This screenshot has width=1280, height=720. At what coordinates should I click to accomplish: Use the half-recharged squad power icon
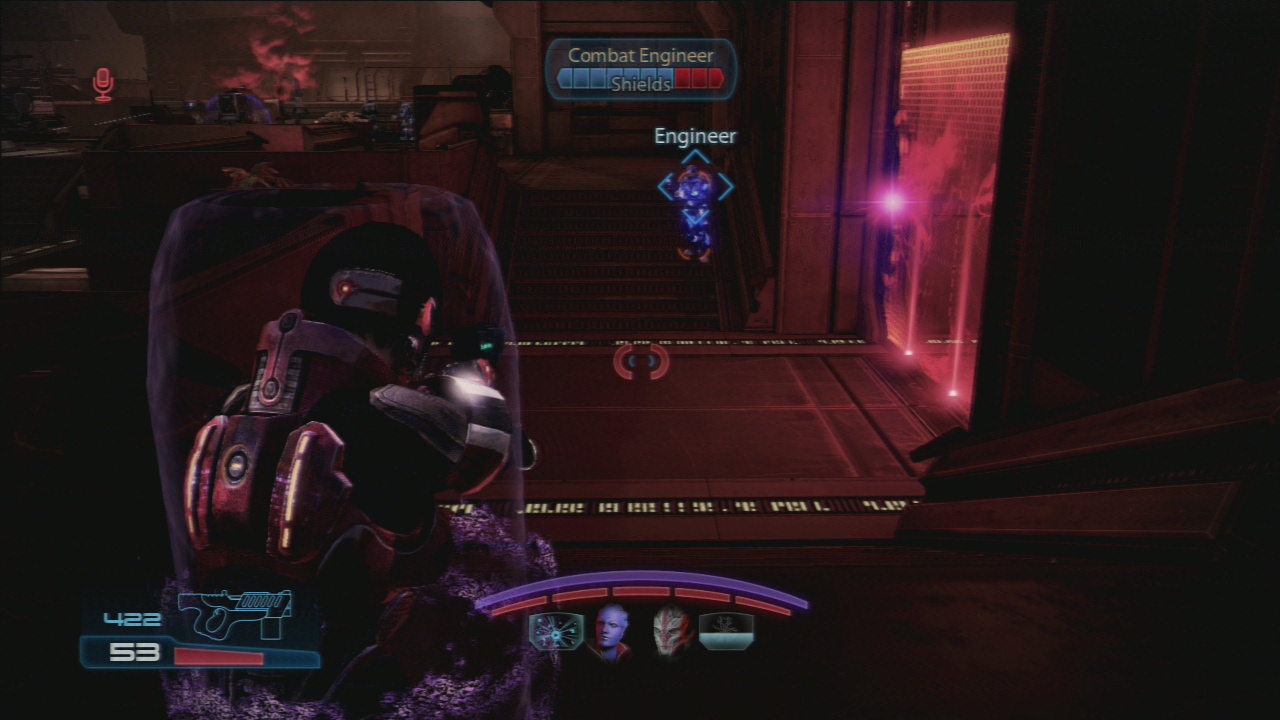tap(727, 632)
